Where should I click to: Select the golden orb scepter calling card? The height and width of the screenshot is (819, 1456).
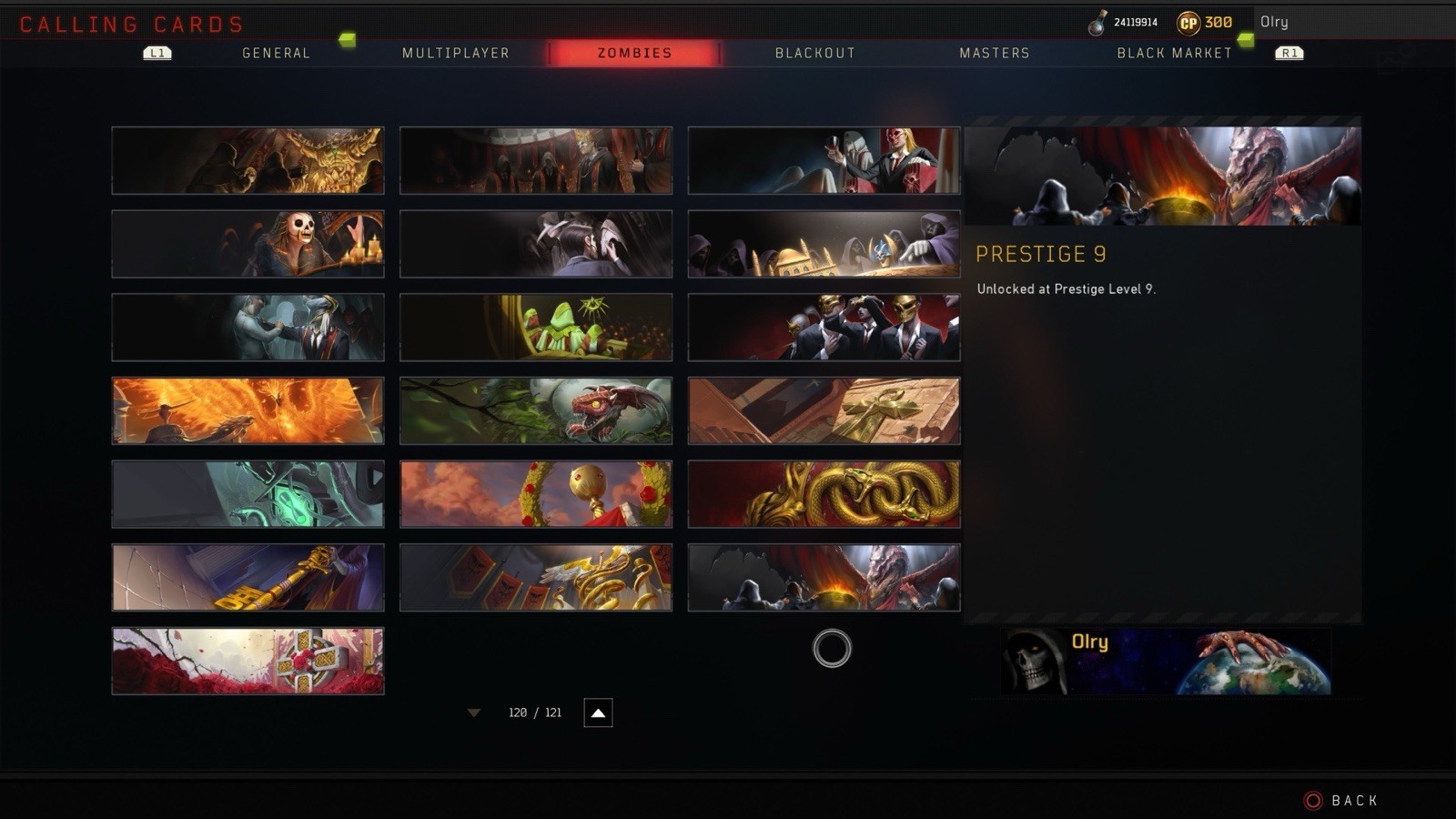[536, 494]
